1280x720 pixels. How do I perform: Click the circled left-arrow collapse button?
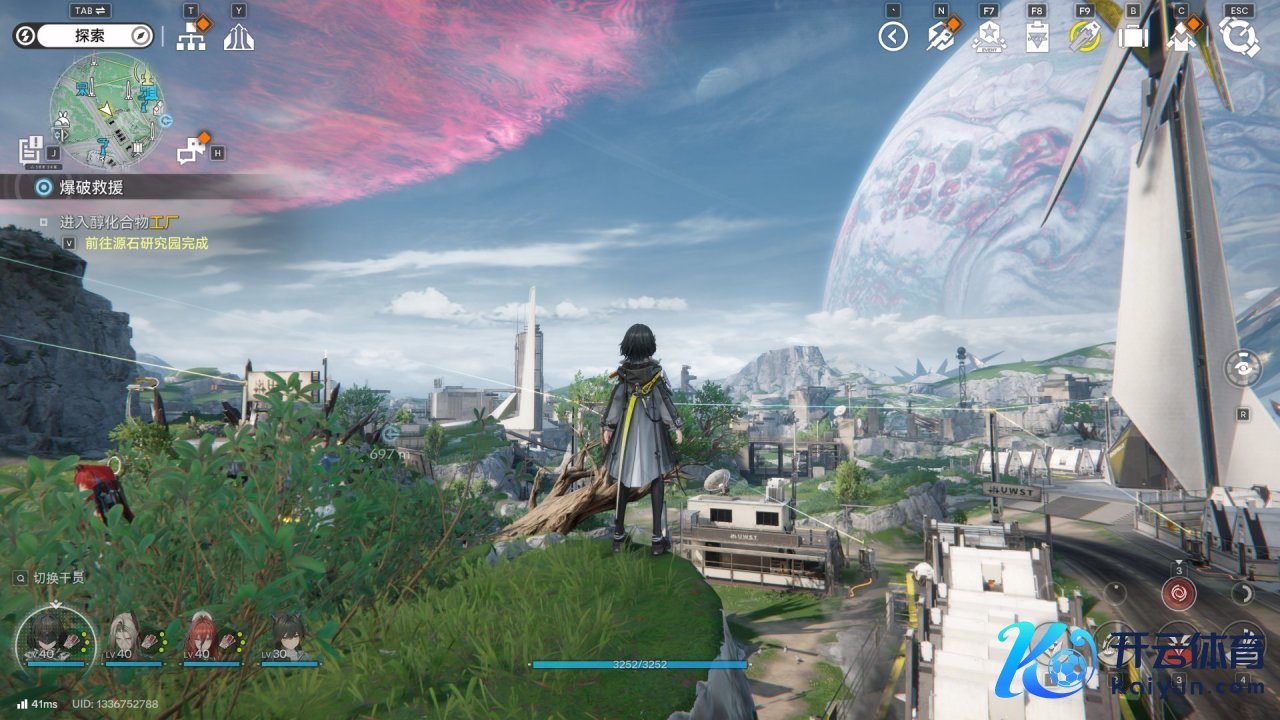click(x=893, y=37)
